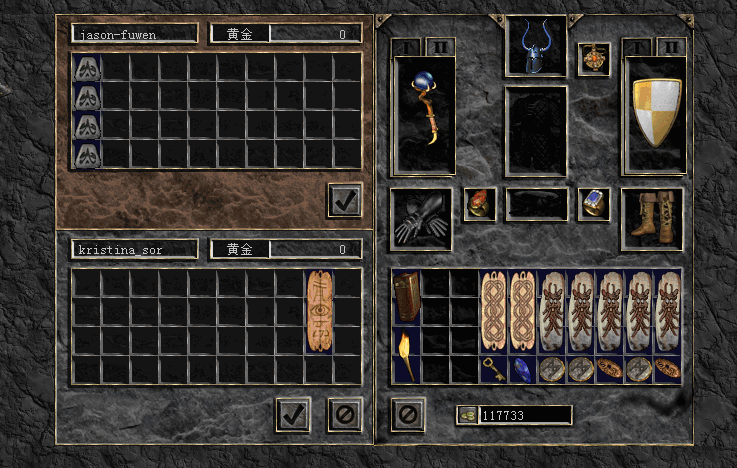Select the equipped gauntlets
The image size is (737, 468).
click(x=420, y=219)
